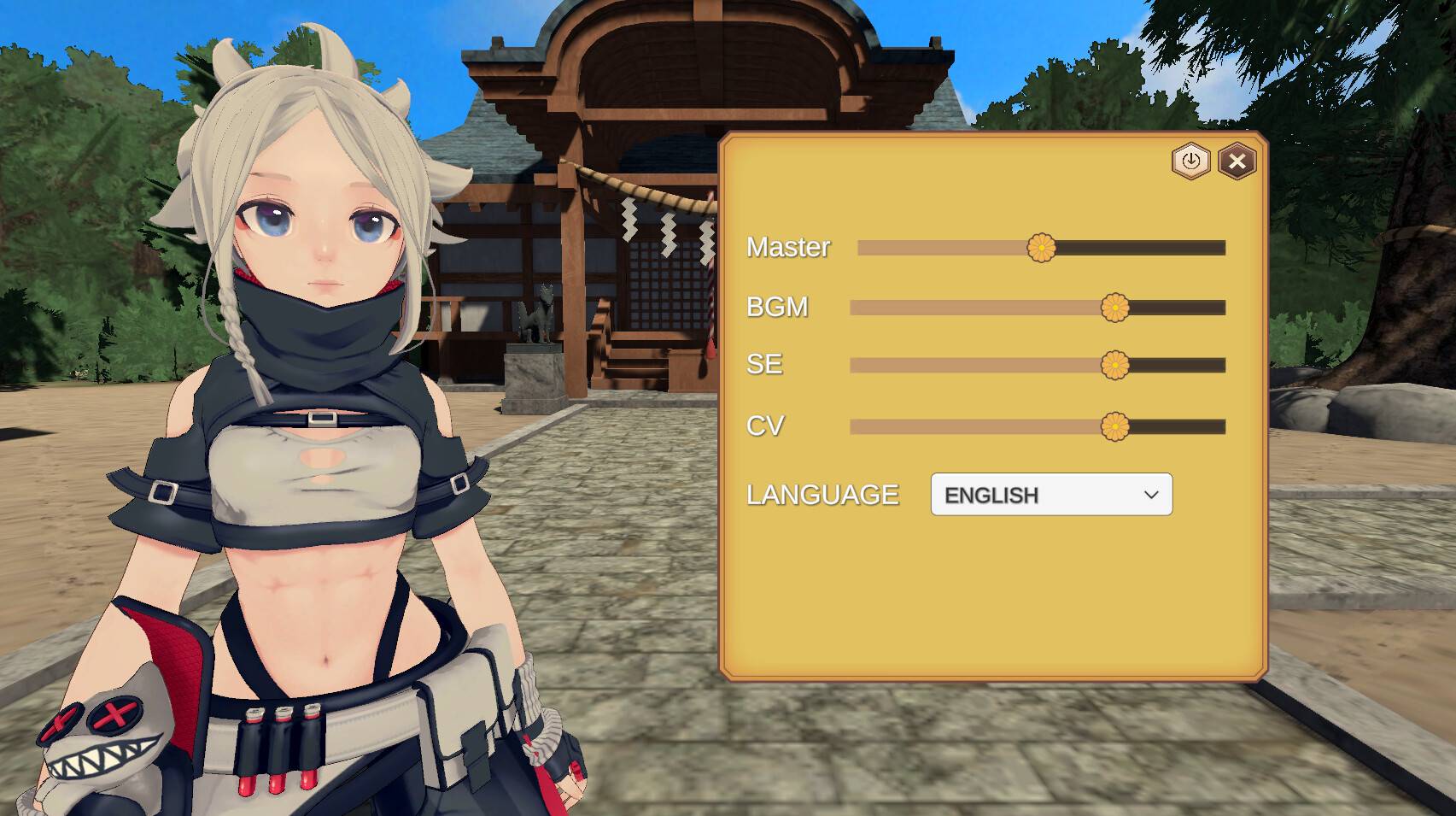Click the flower-shaped Master volume handle
The height and width of the screenshot is (816, 1456).
pyautogui.click(x=1043, y=248)
